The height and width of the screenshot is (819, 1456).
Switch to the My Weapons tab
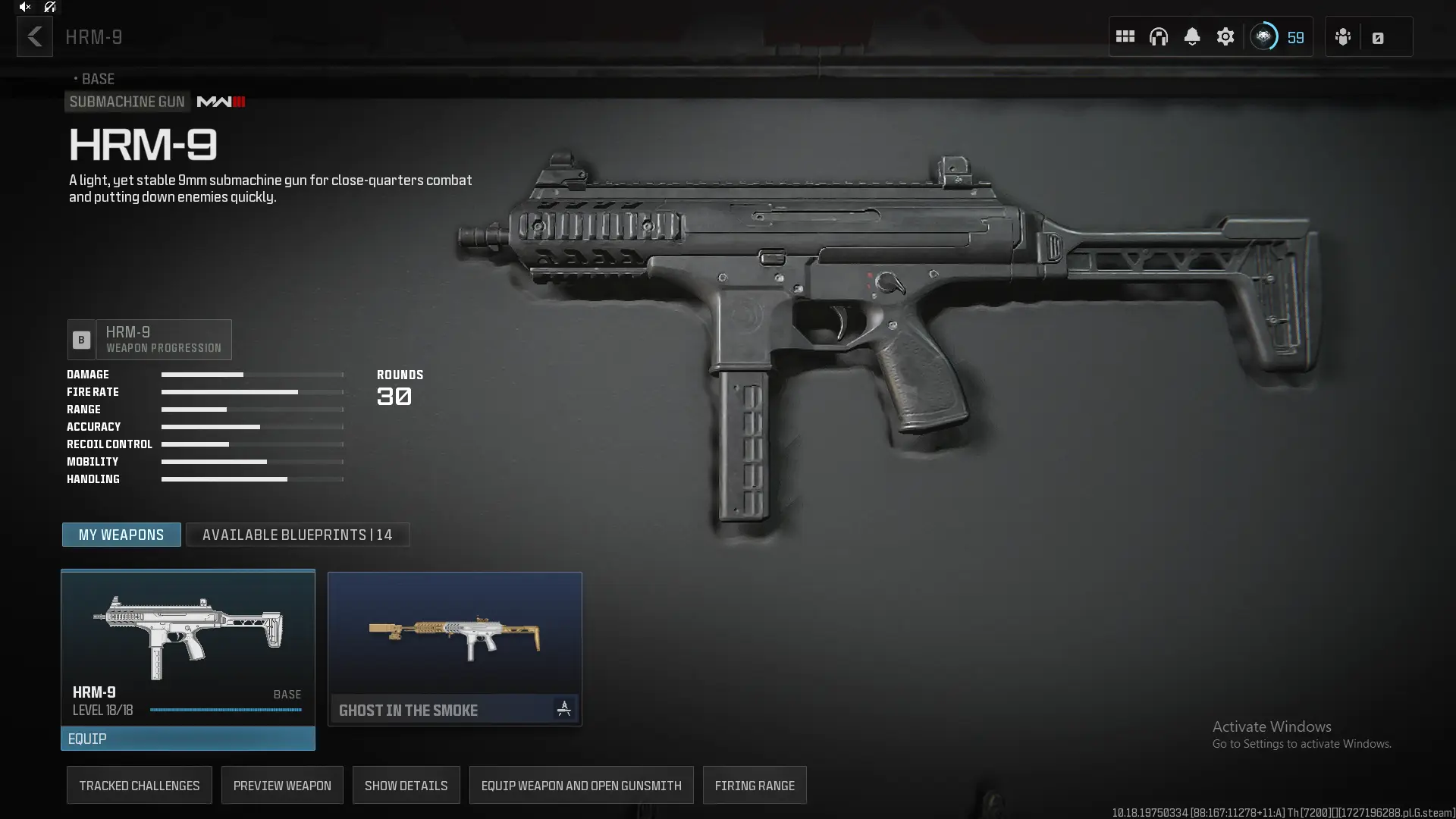pos(121,535)
